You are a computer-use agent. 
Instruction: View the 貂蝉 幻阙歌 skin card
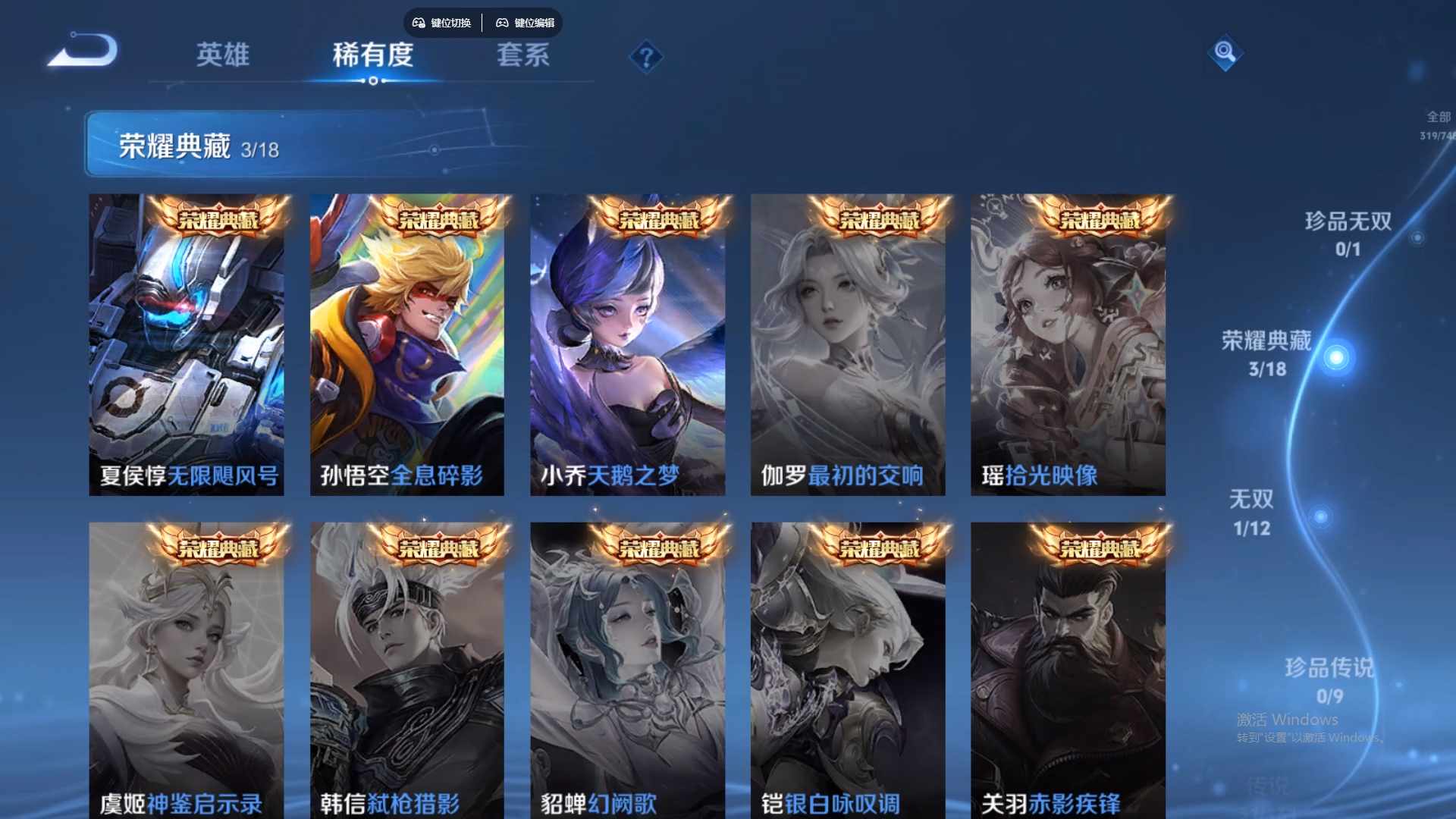coord(627,671)
